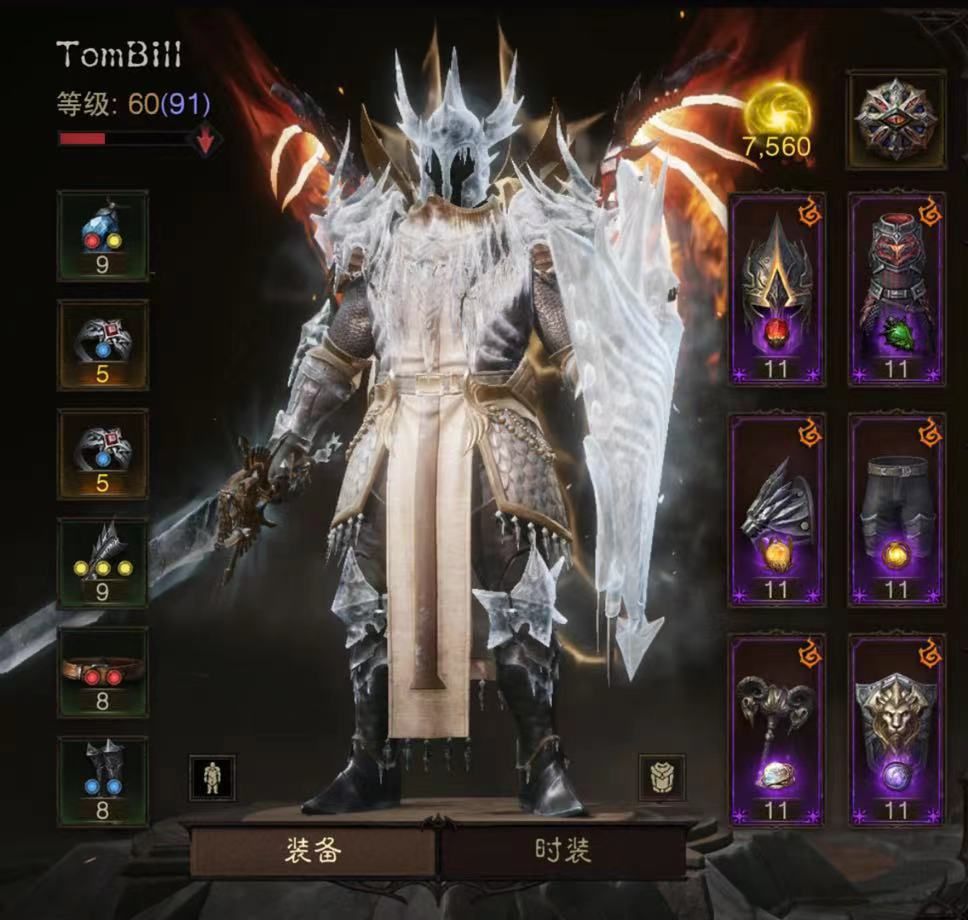Open the pants slot with belt

(896, 509)
